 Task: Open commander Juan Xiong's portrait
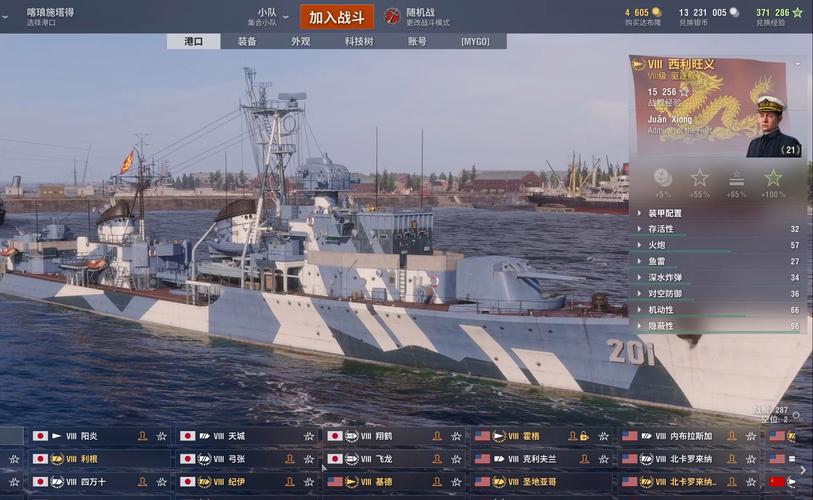[x=773, y=125]
